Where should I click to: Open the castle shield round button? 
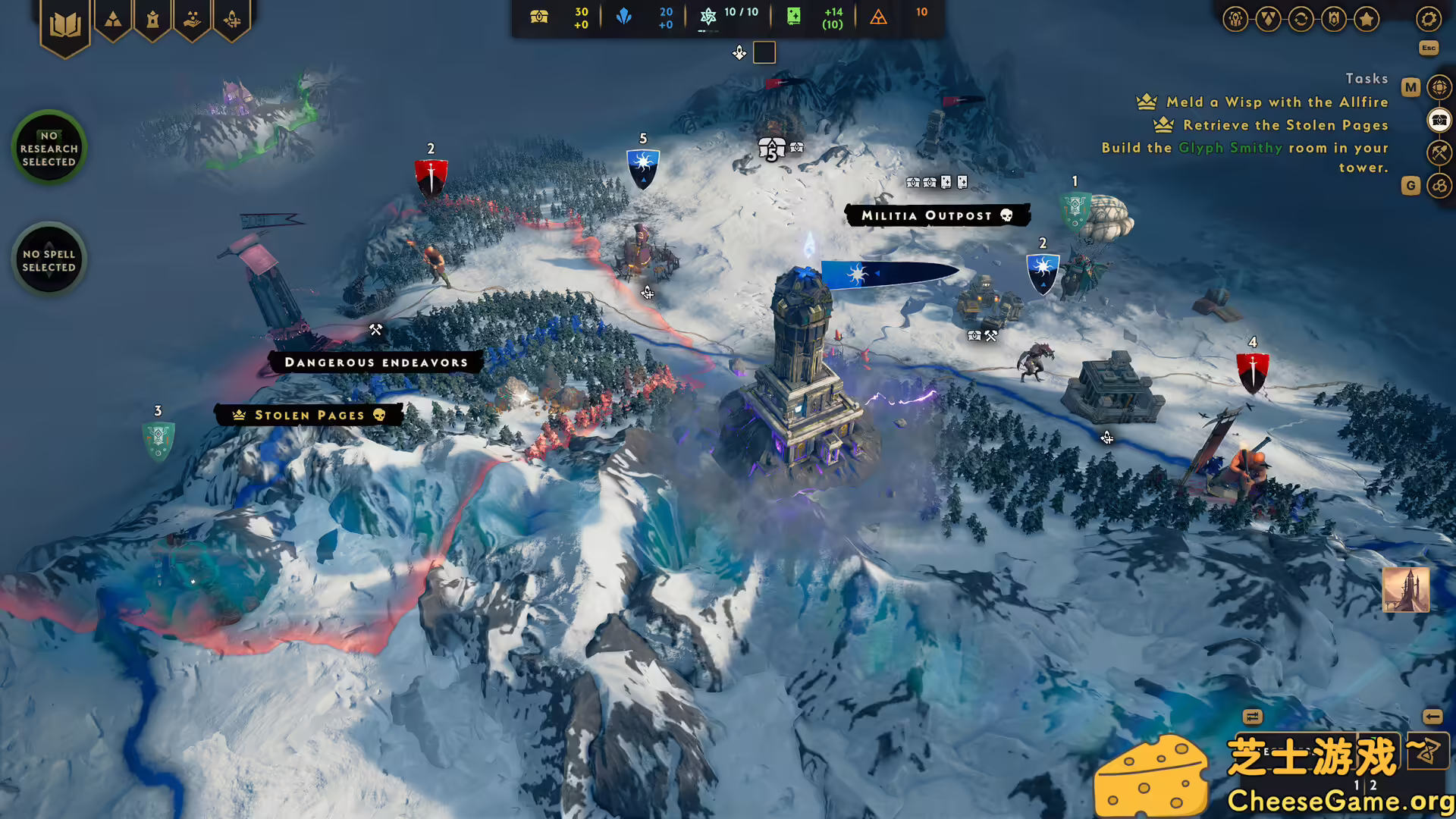[1334, 19]
